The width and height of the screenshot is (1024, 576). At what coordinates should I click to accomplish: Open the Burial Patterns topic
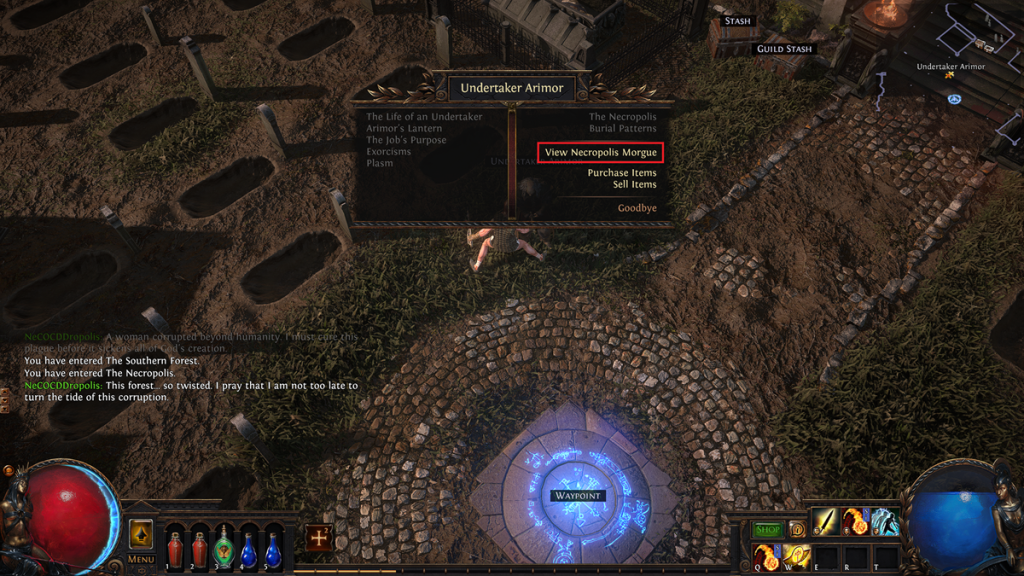point(622,129)
